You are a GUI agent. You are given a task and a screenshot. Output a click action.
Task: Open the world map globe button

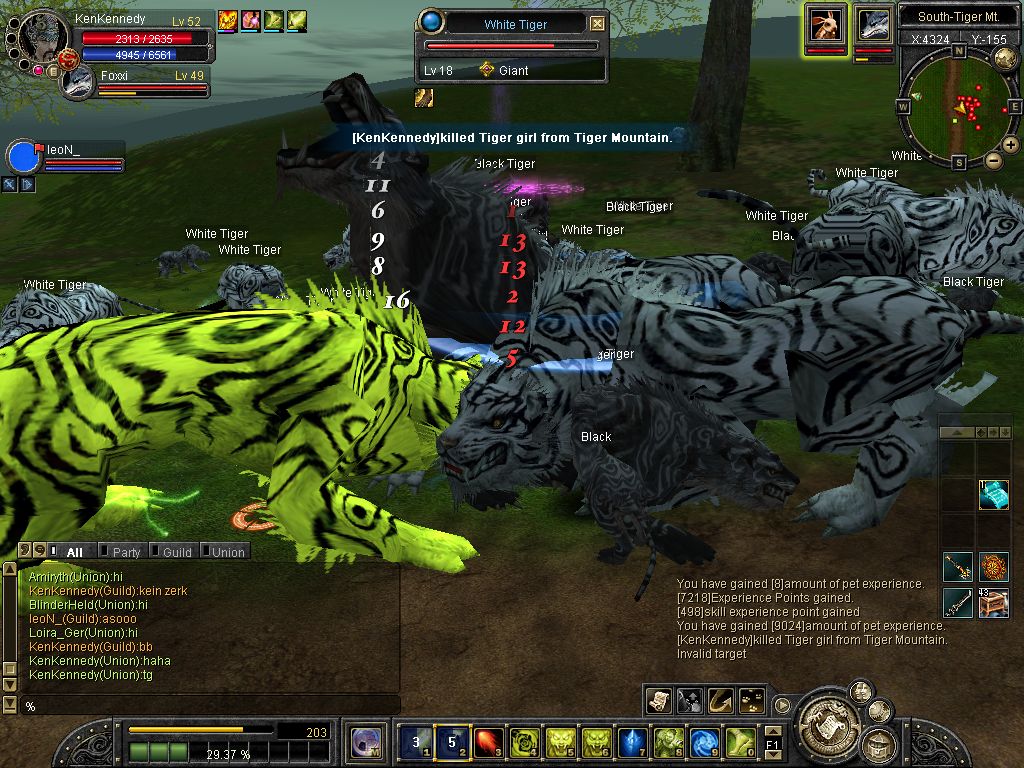(x=1006, y=58)
